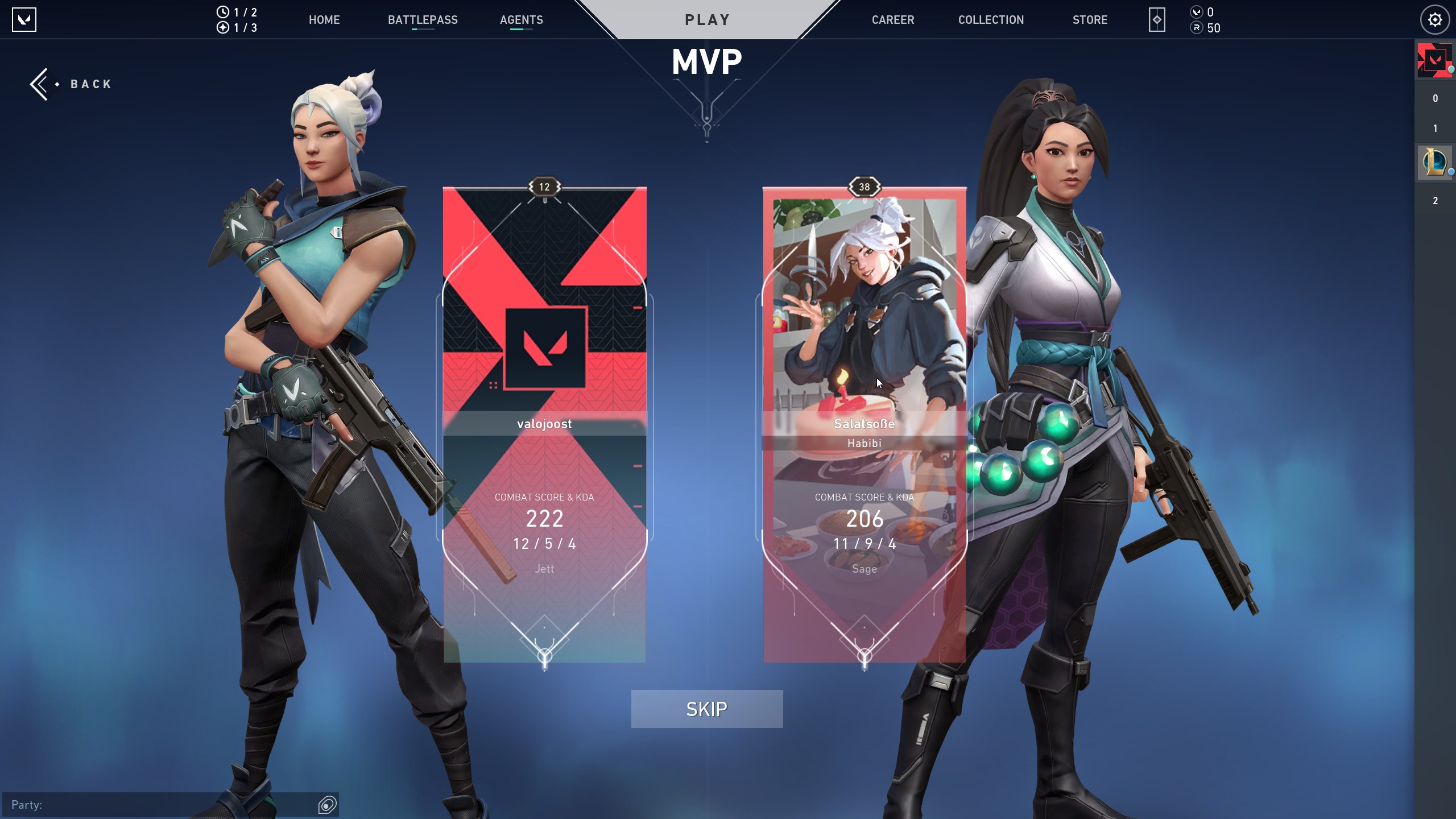Click the League of Legends friend icon
The height and width of the screenshot is (819, 1456).
click(x=1434, y=163)
